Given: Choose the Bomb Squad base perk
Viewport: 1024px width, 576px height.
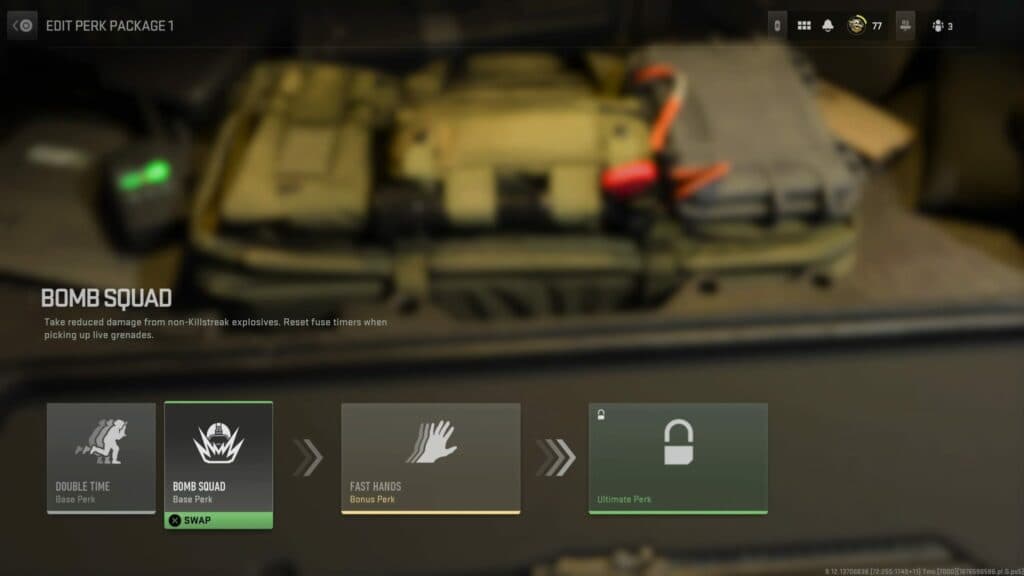Looking at the screenshot, I should pyautogui.click(x=218, y=456).
